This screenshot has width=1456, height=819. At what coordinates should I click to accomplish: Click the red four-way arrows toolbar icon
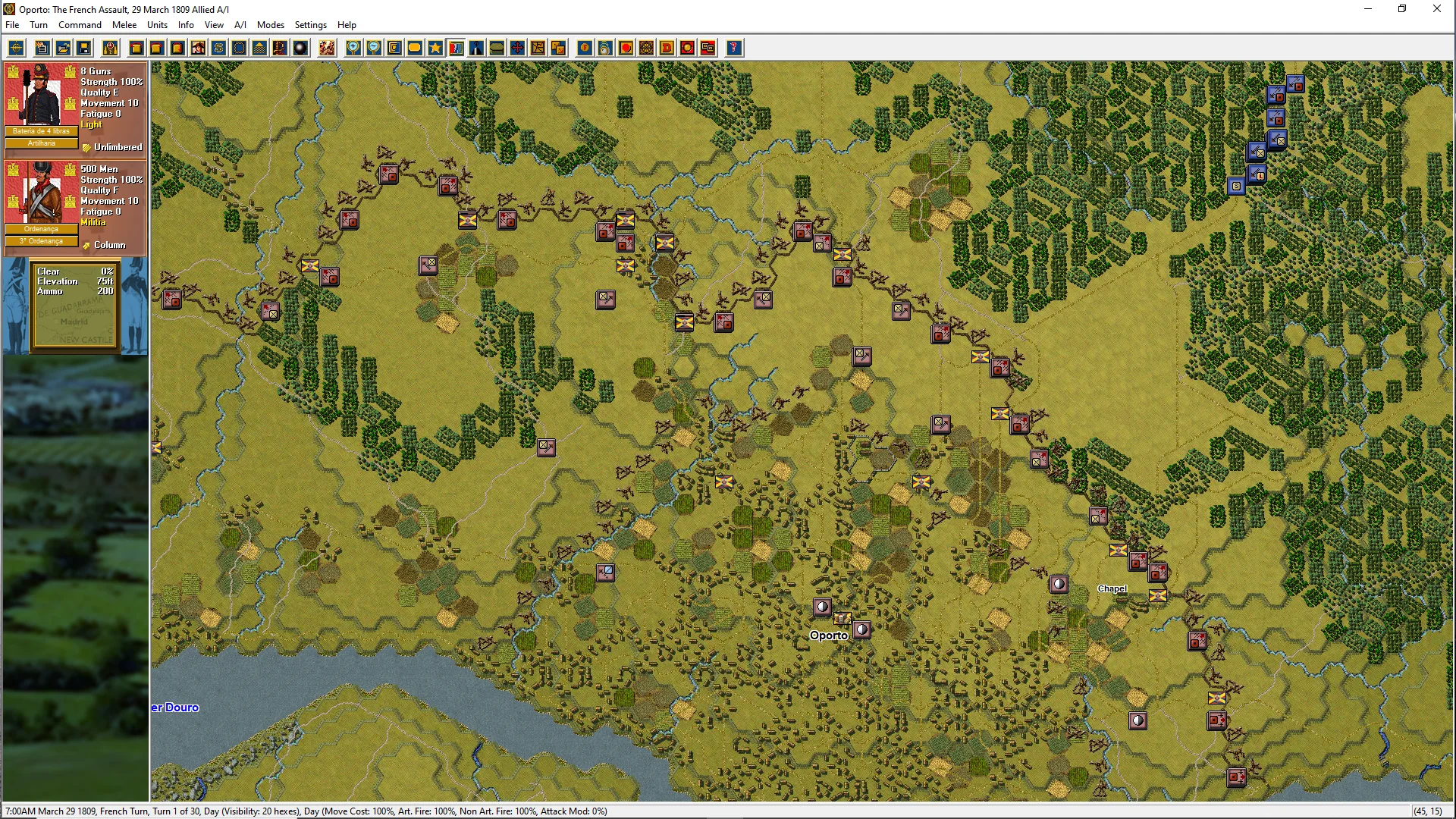pos(517,49)
